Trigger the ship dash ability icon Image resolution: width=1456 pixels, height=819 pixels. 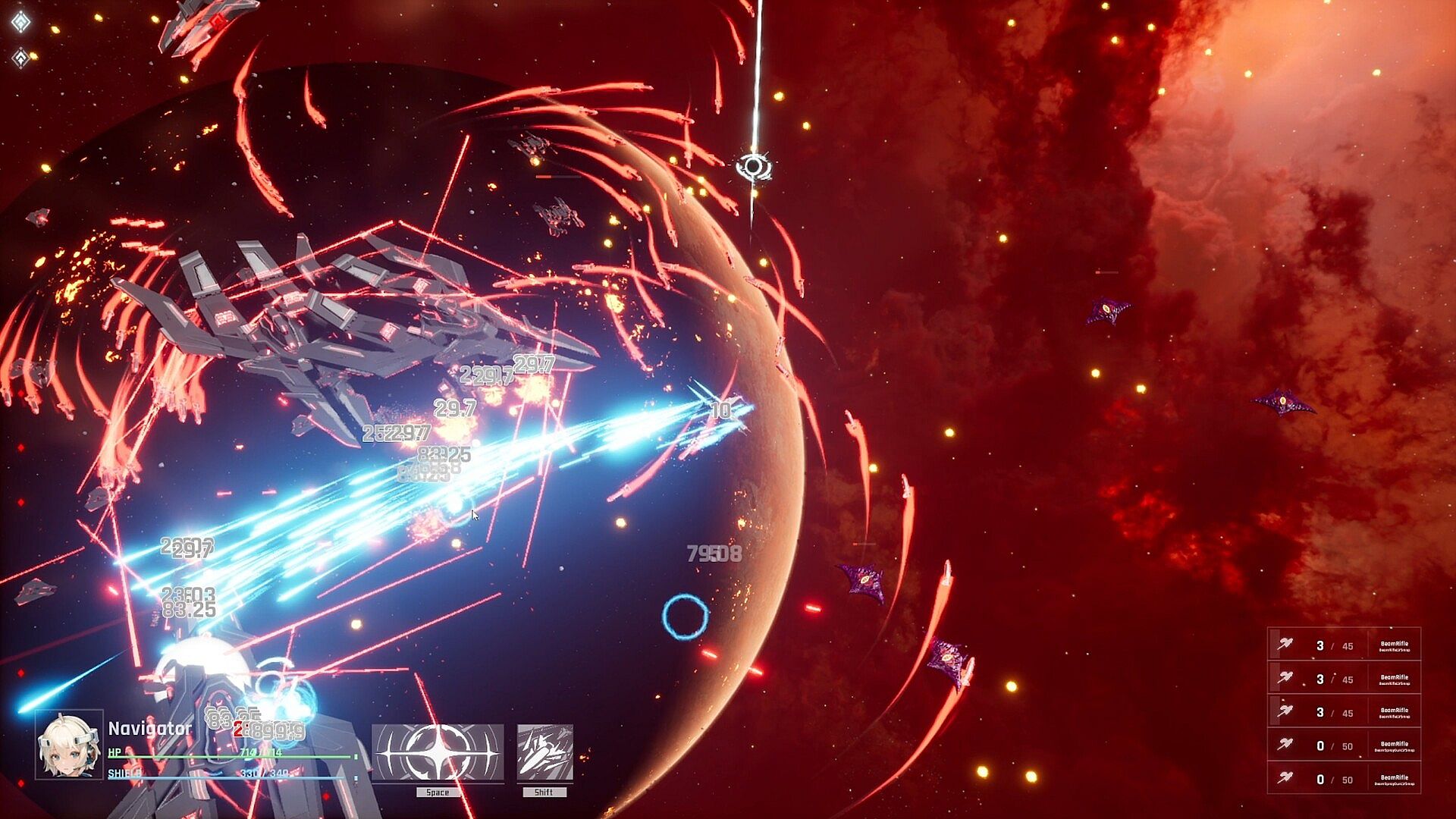click(x=544, y=752)
